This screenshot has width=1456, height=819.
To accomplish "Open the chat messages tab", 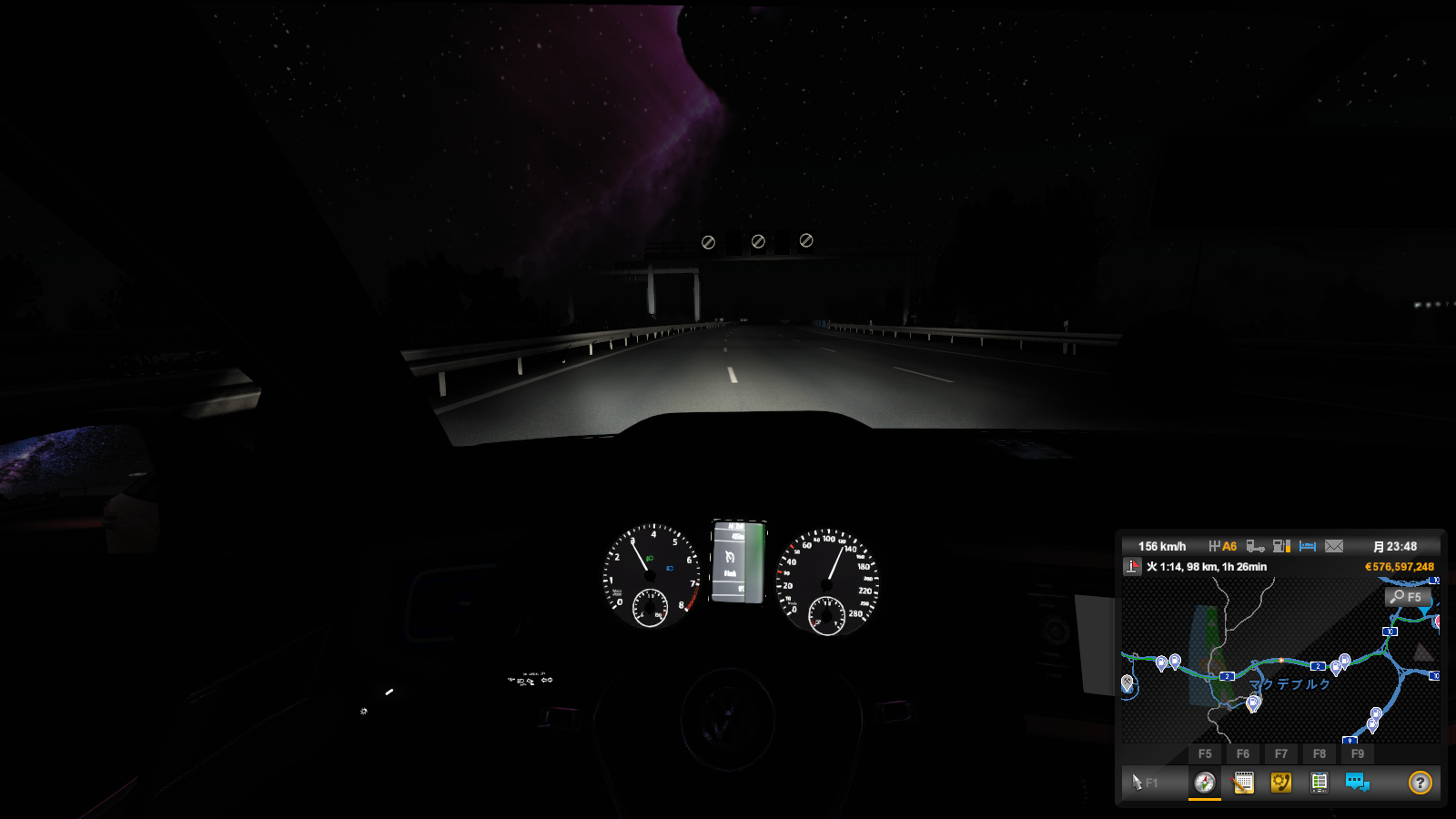I will coord(1357,783).
